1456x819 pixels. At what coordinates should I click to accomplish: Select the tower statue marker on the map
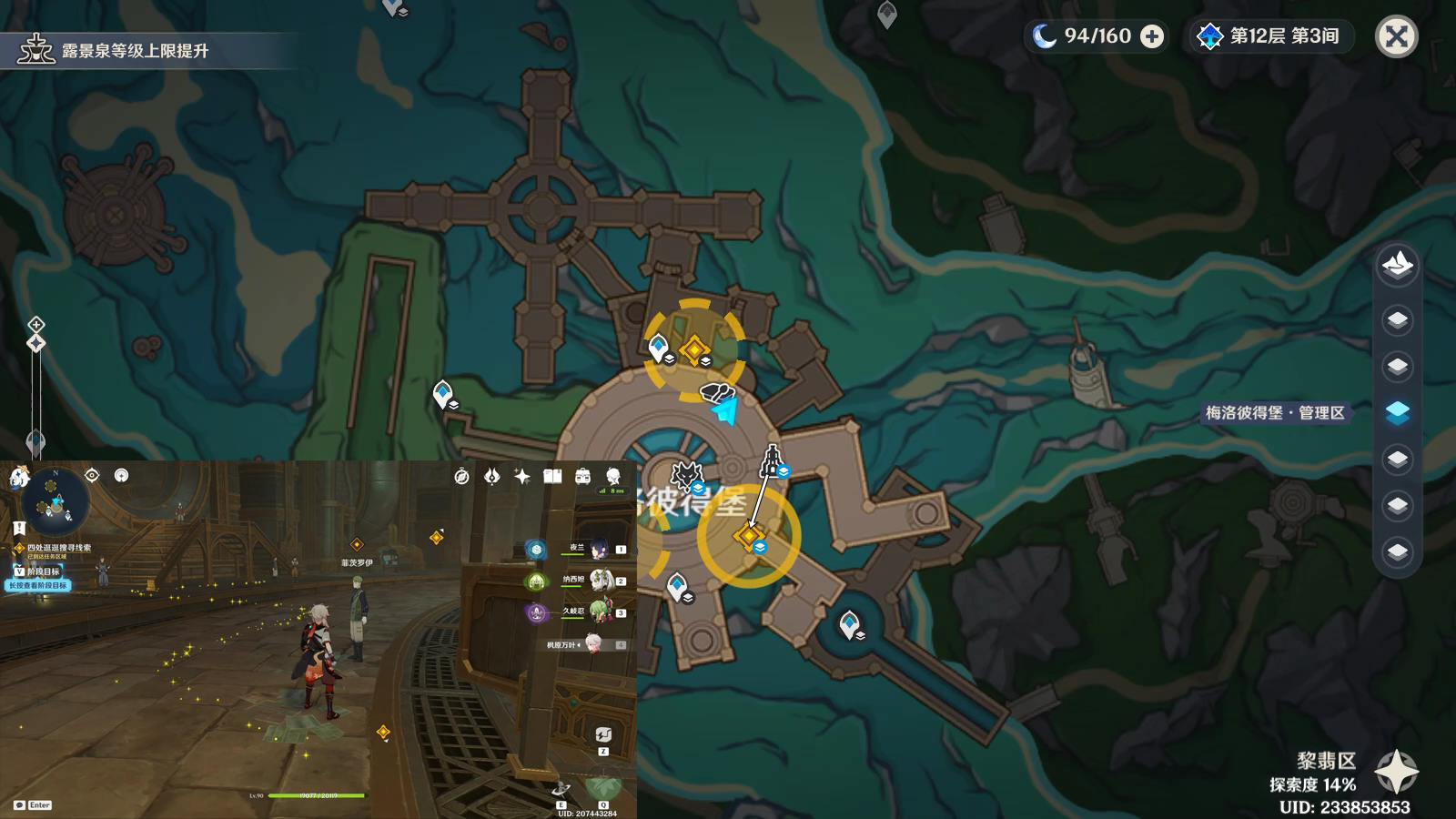(772, 461)
